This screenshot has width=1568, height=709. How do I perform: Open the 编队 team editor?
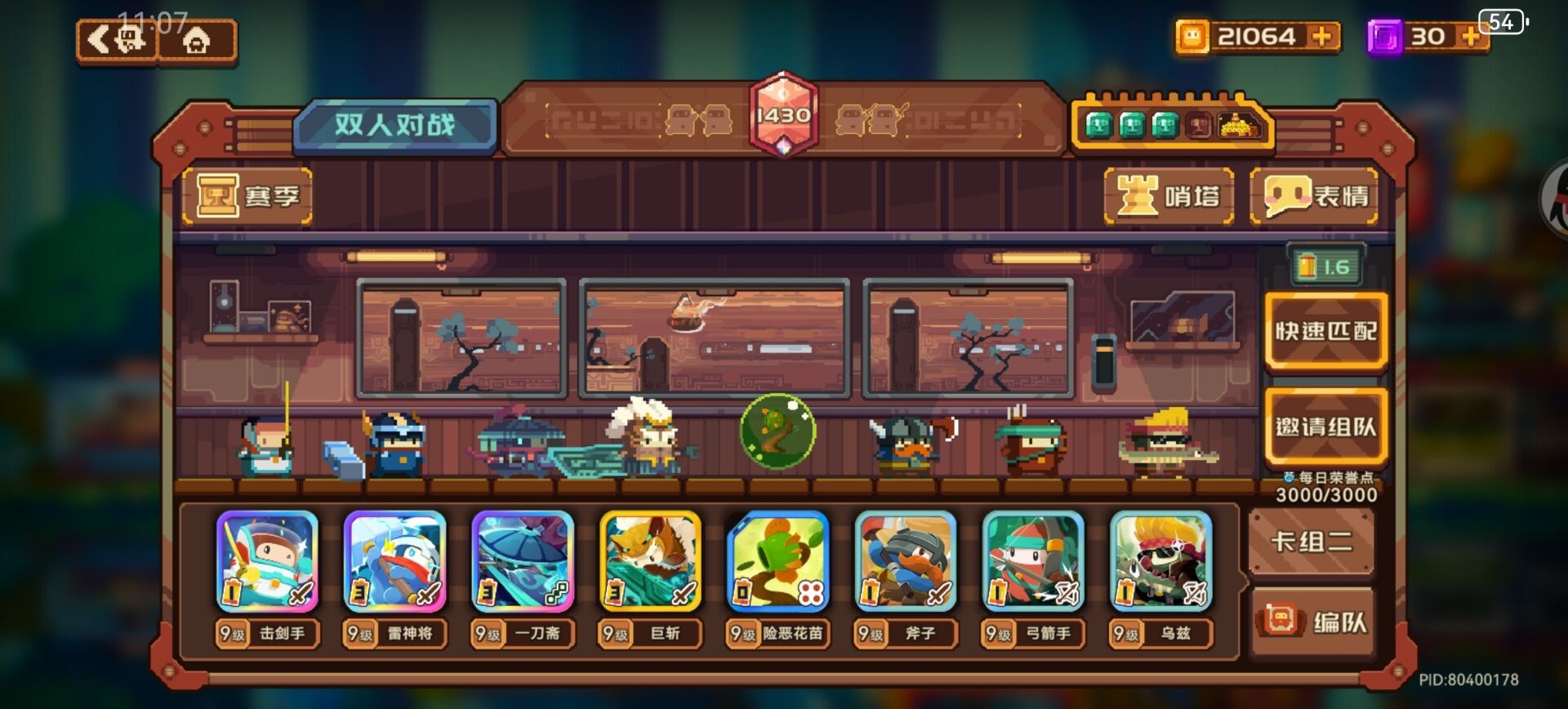click(1314, 622)
